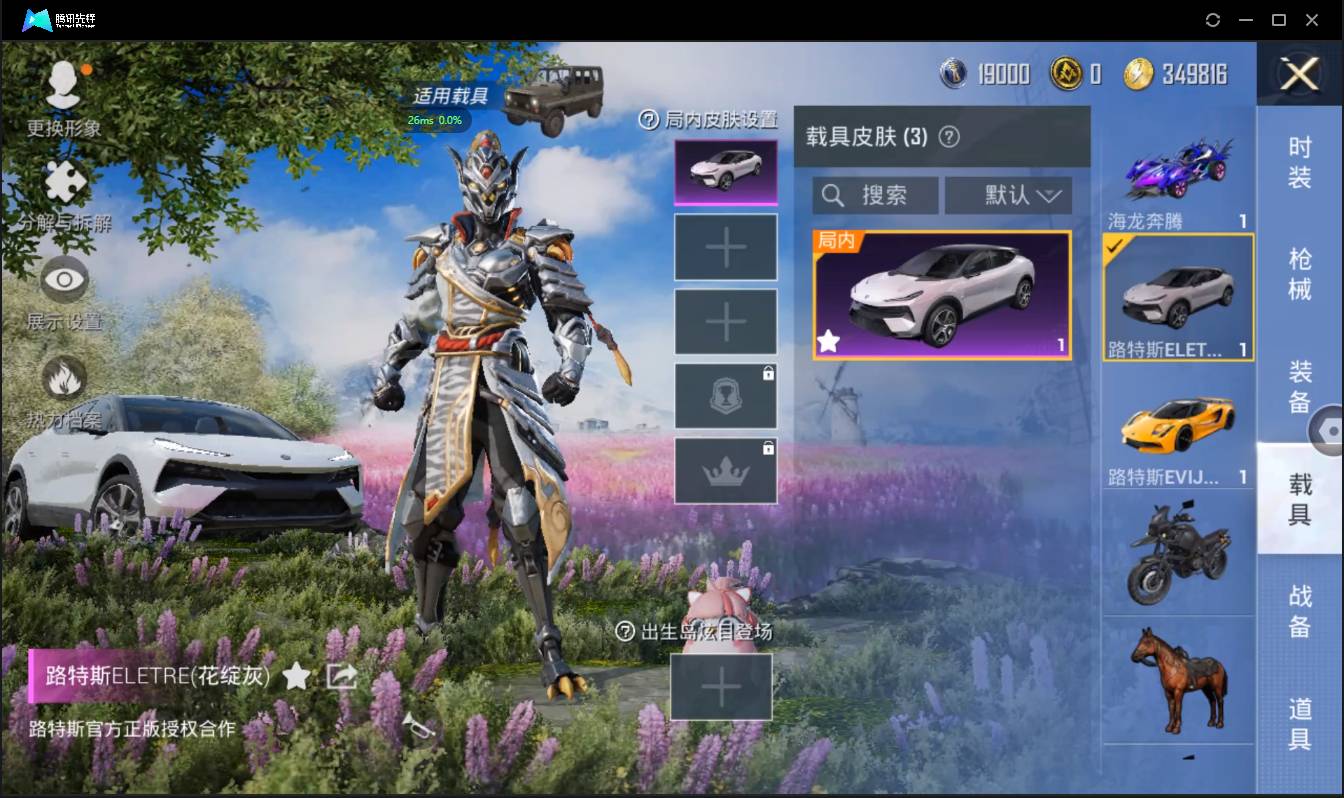Click the refresh icon in the window title bar
The width and height of the screenshot is (1344, 798).
[1213, 20]
